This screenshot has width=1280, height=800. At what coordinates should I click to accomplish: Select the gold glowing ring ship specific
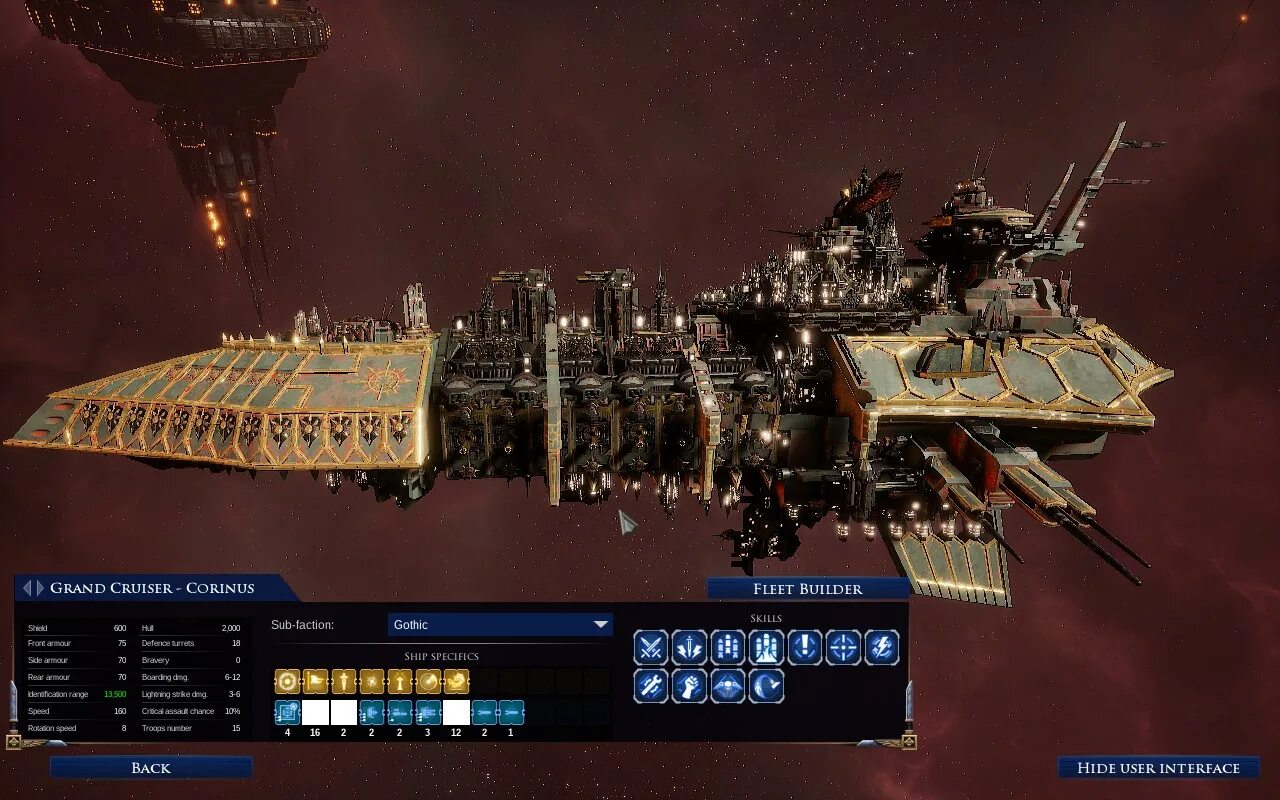point(287,682)
